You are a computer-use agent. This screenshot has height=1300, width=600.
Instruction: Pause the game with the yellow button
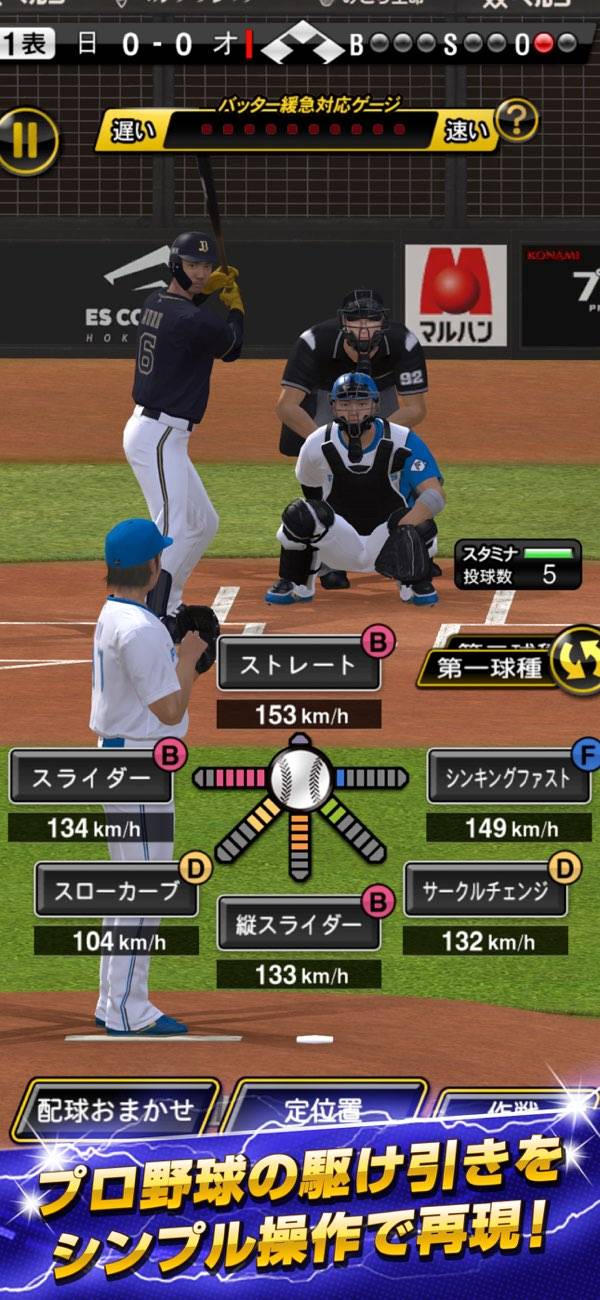click(27, 141)
